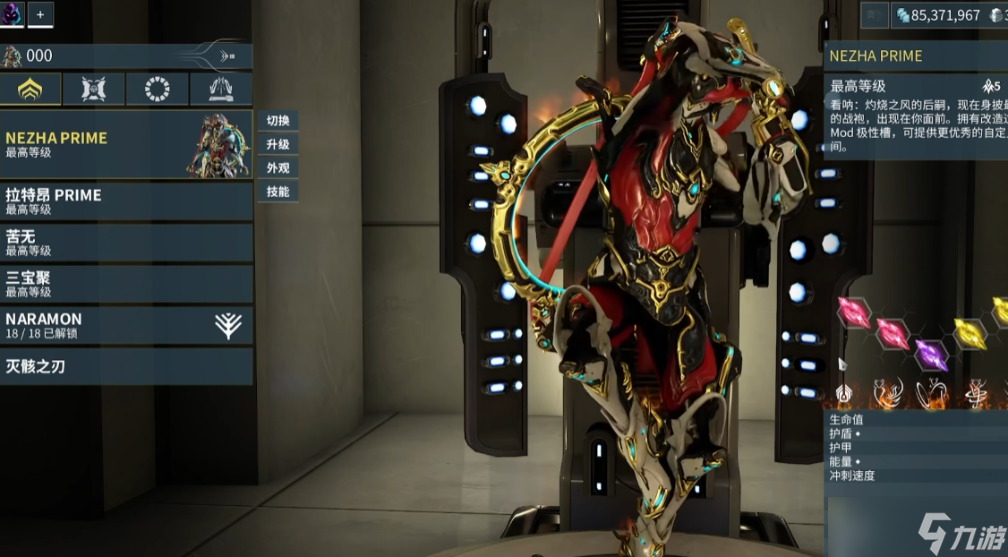Viewport: 1008px width, 557px height.
Task: Select the purple crystal shard slot
Action: coord(932,353)
